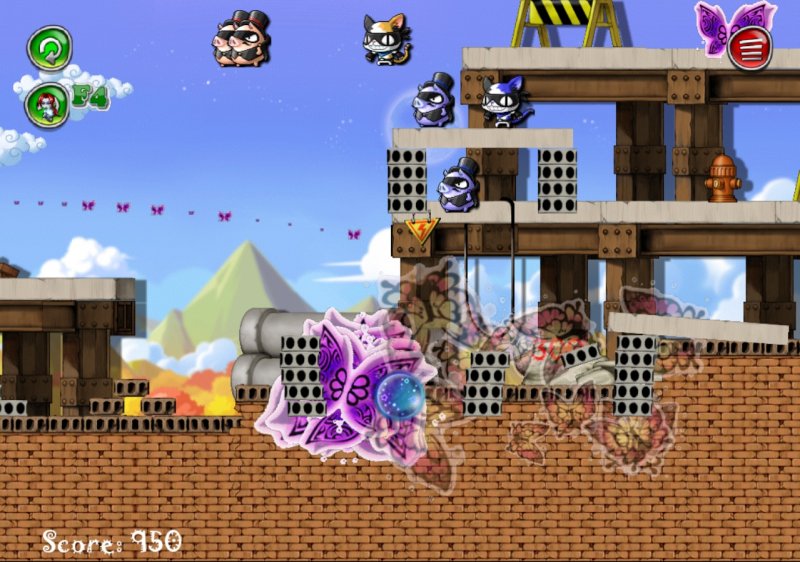
Task: Select the green red-haired character button
Action: (x=47, y=104)
